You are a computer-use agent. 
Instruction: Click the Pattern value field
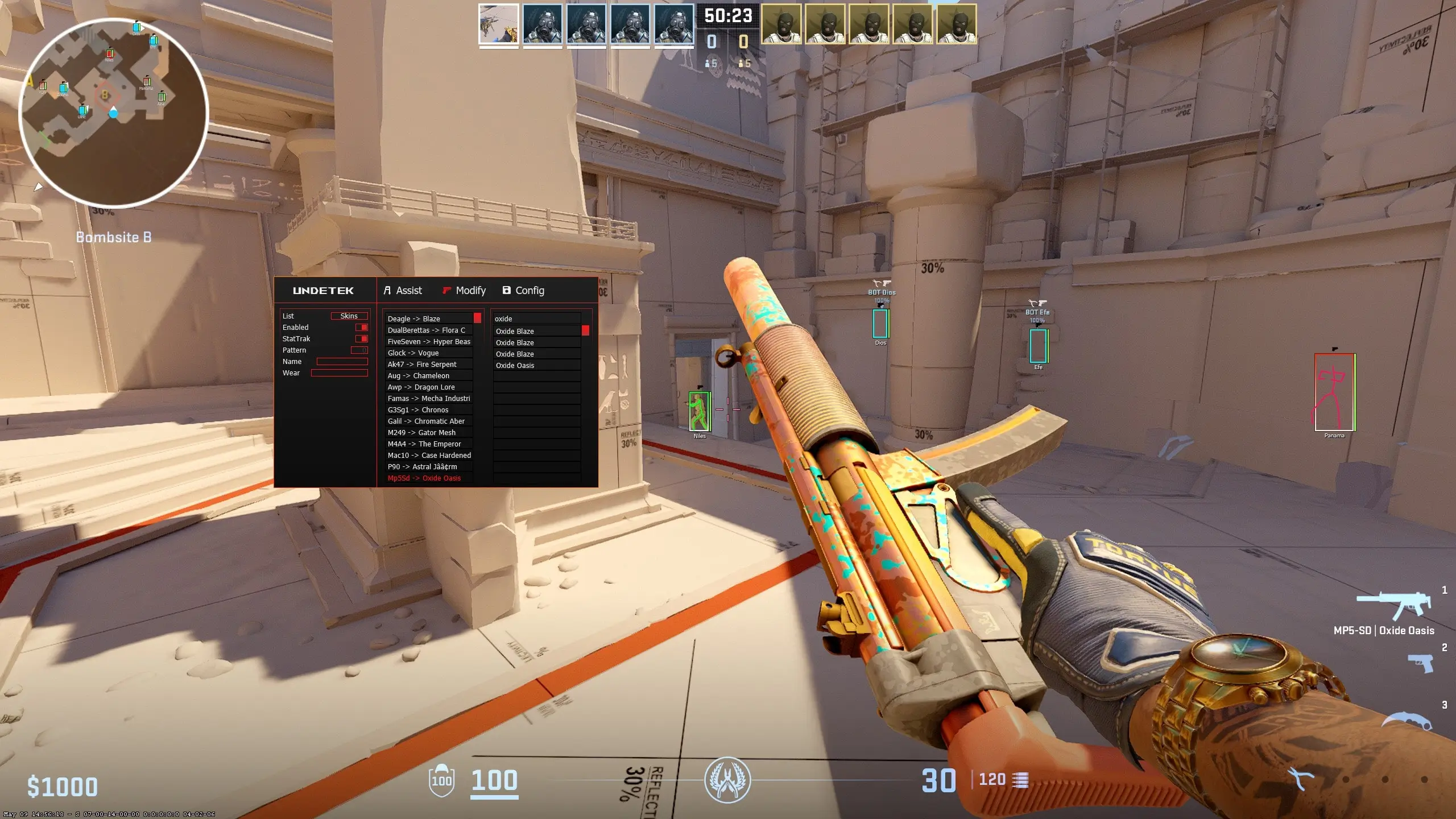359,350
